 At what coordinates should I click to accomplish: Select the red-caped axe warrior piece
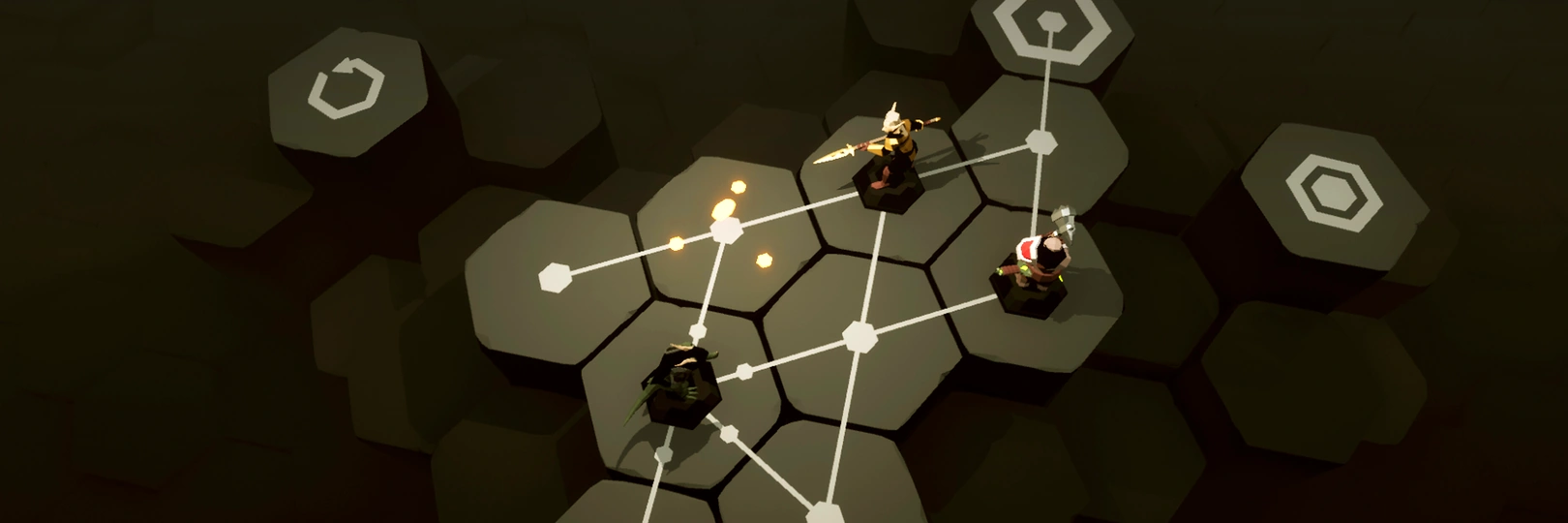1035,266
